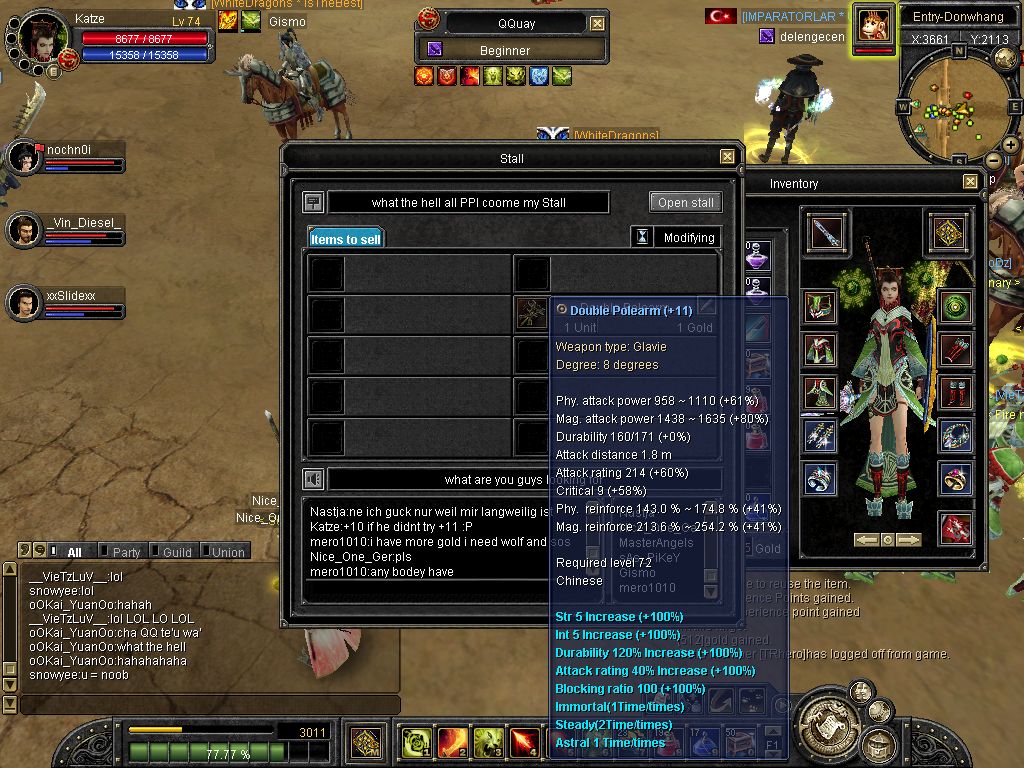1024x768 pixels.
Task: Go to the next inventory page arrow
Action: tap(909, 540)
